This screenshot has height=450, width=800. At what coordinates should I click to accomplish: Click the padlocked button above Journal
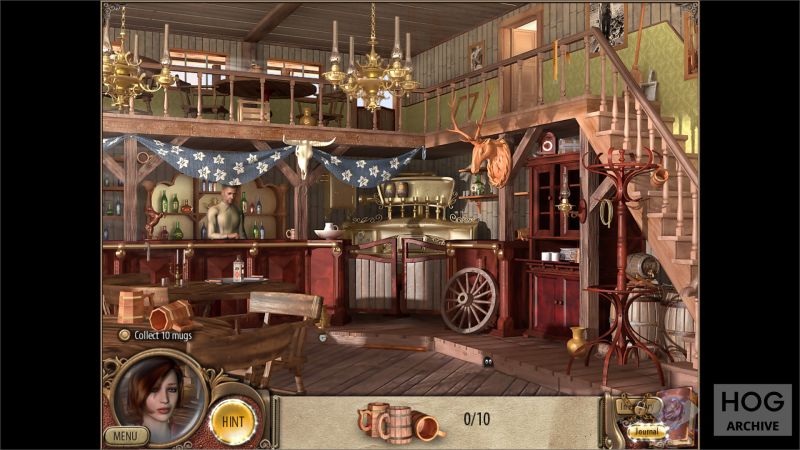[638, 406]
